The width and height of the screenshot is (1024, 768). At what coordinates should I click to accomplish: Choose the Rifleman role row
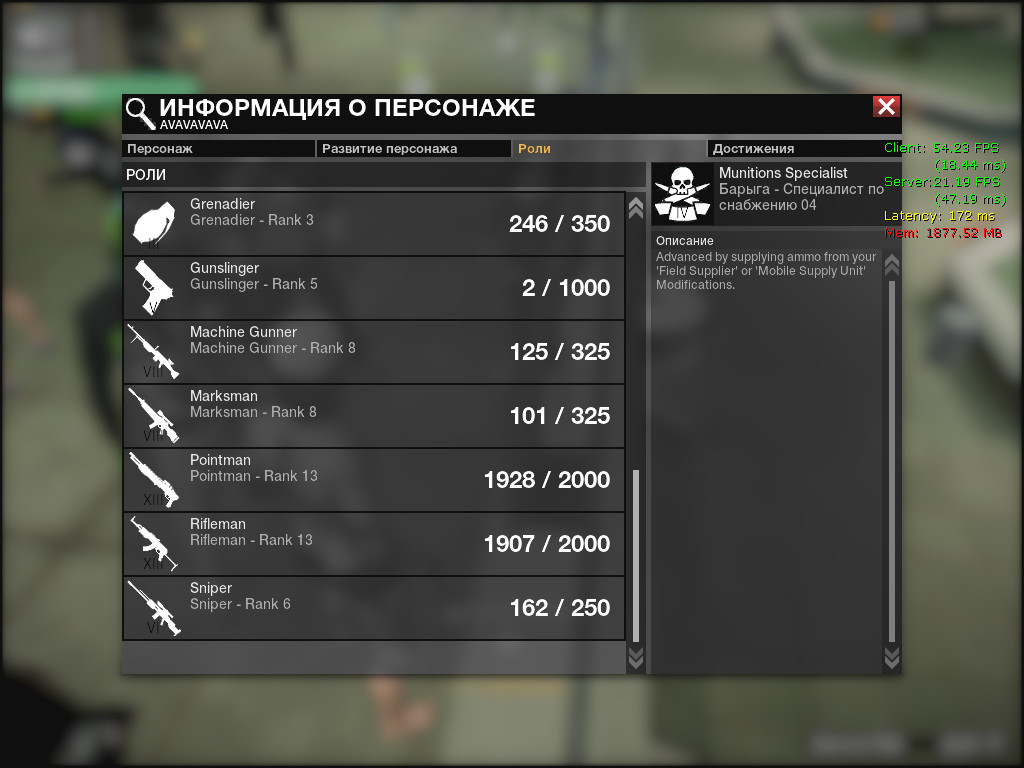pyautogui.click(x=374, y=544)
